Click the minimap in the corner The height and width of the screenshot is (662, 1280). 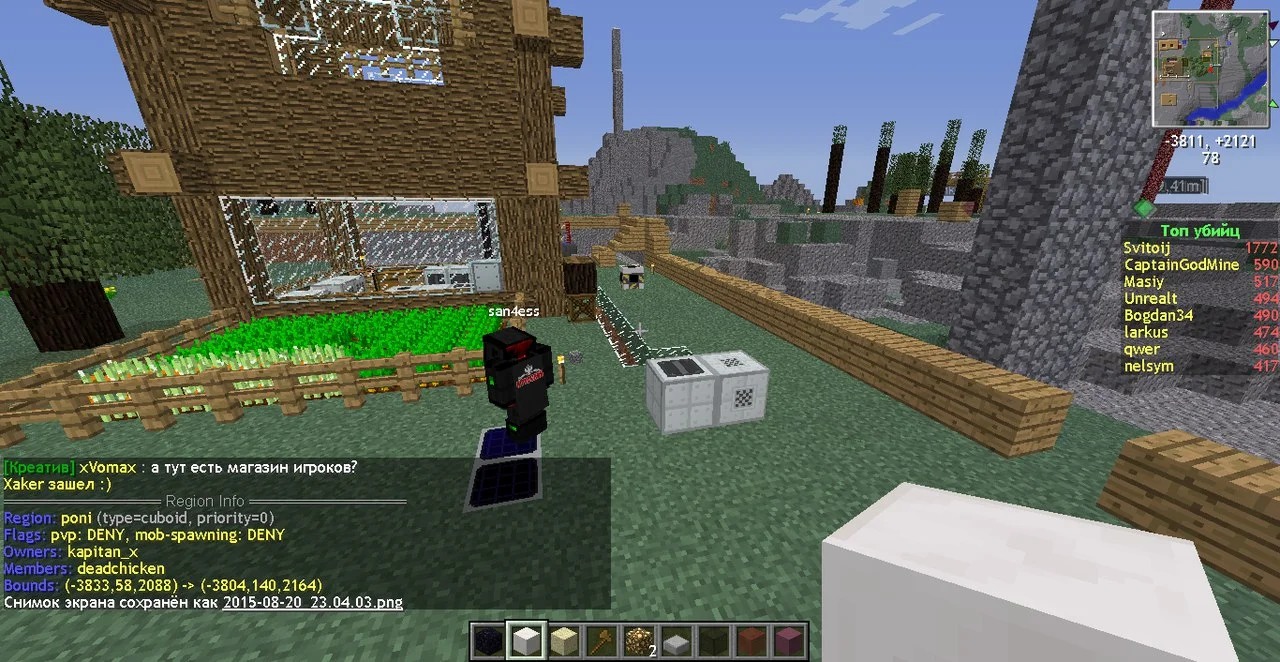click(x=1210, y=68)
